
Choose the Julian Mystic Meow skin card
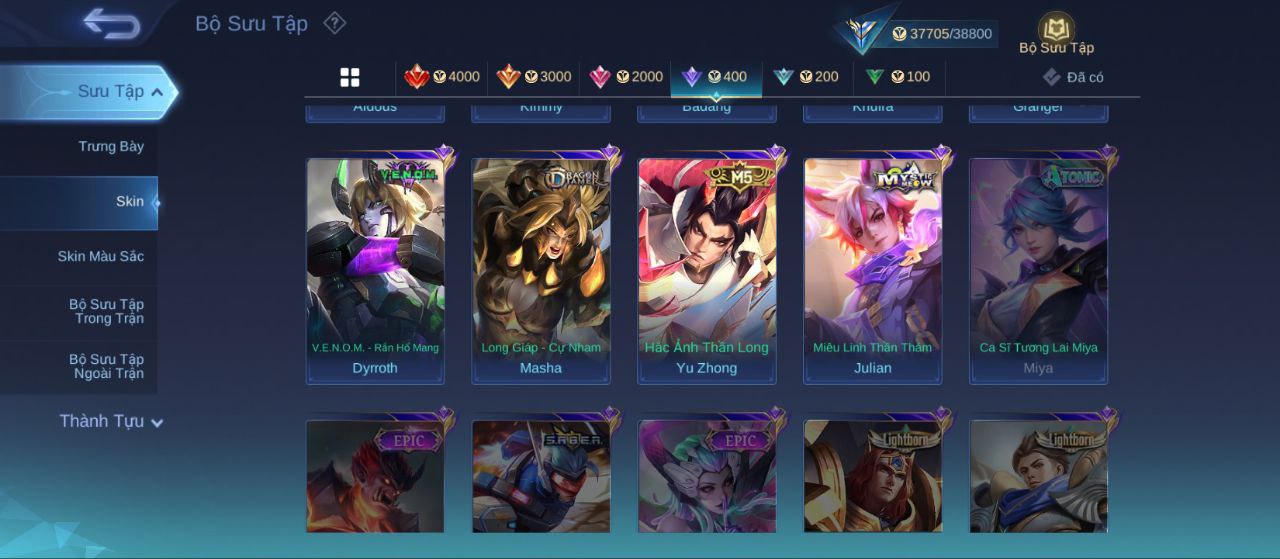coord(873,270)
